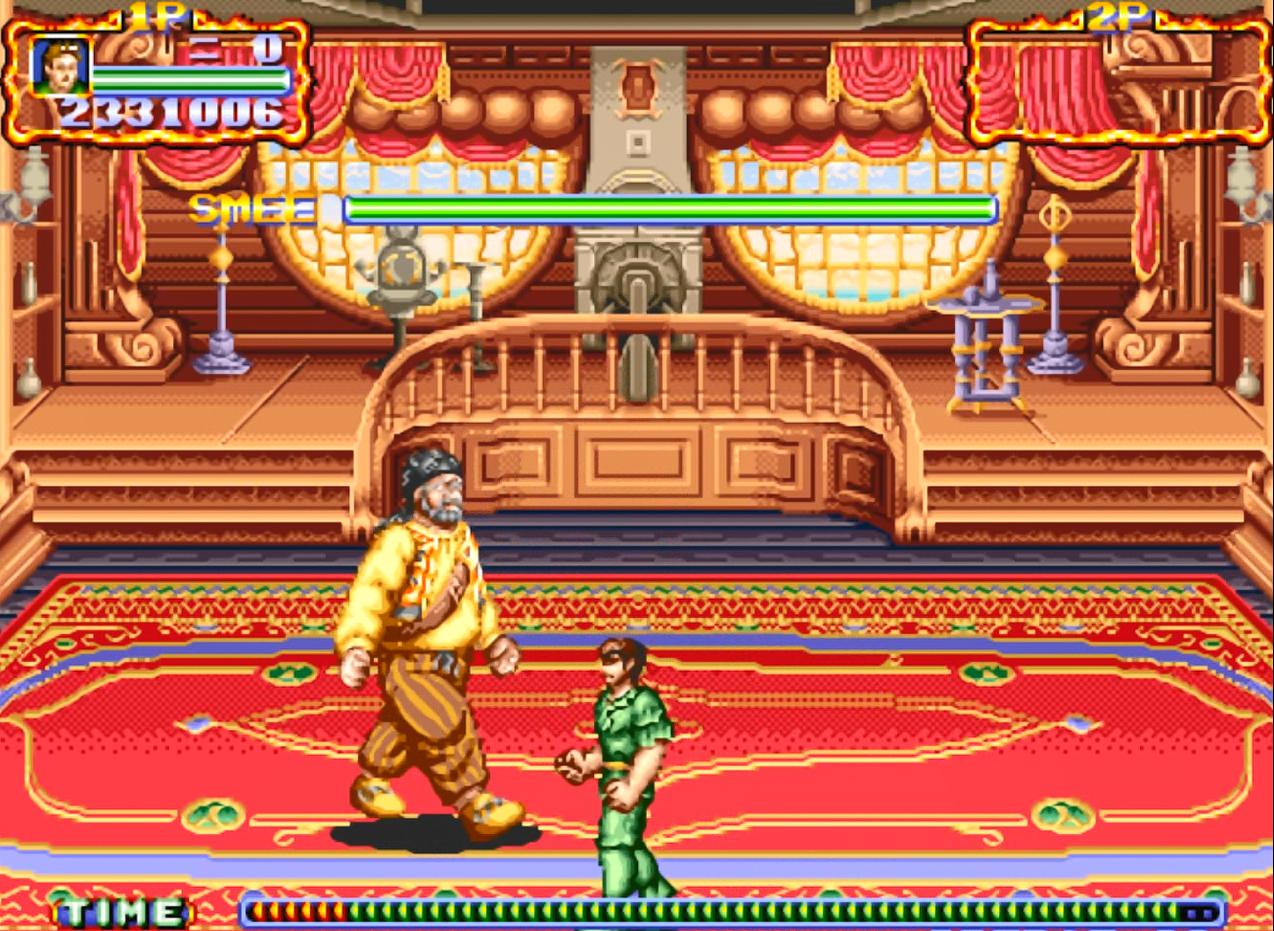Click the 1P character portrait
The image size is (1274, 931).
point(59,66)
